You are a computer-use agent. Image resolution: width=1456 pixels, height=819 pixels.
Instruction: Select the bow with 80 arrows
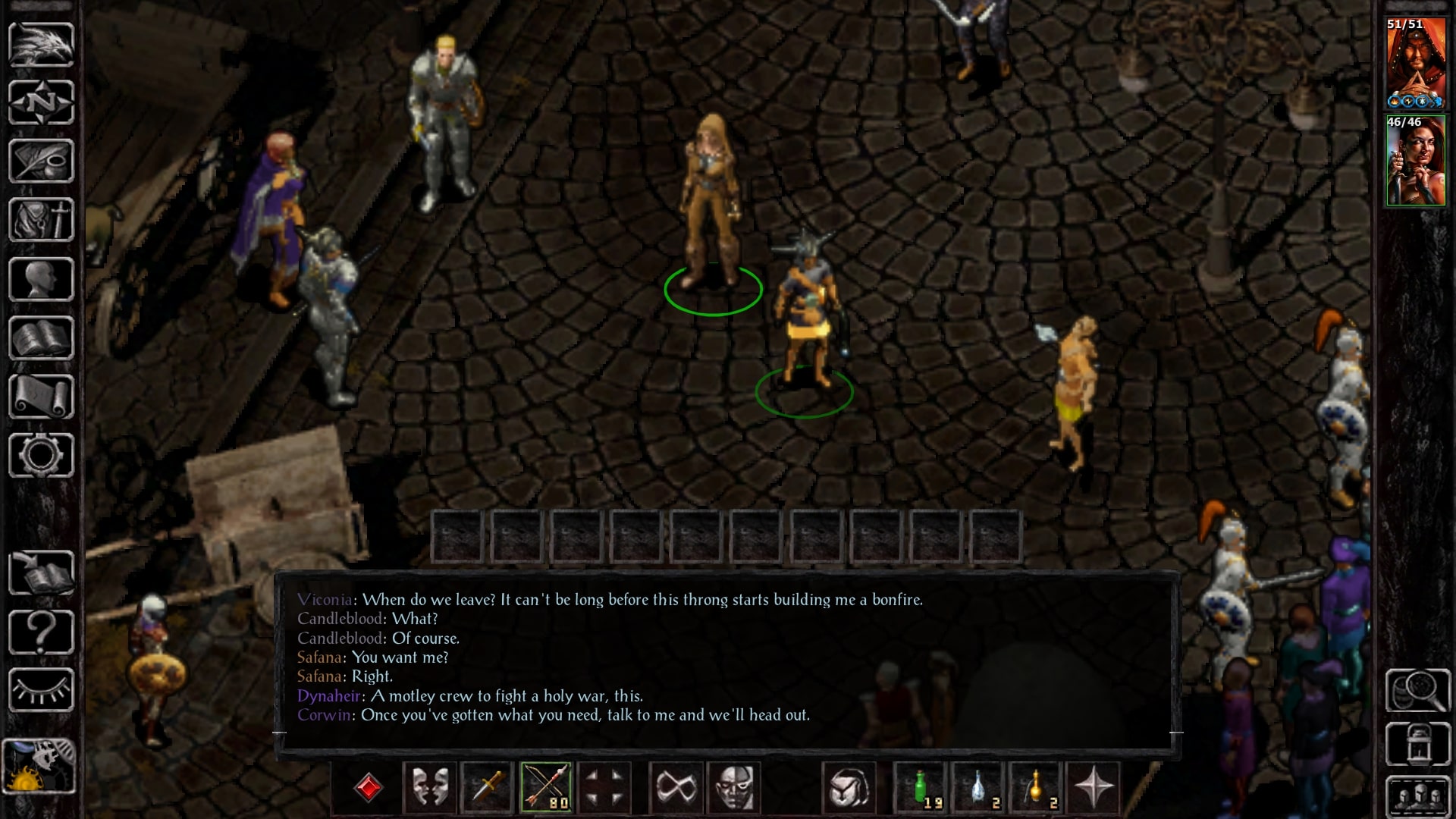pos(546,787)
